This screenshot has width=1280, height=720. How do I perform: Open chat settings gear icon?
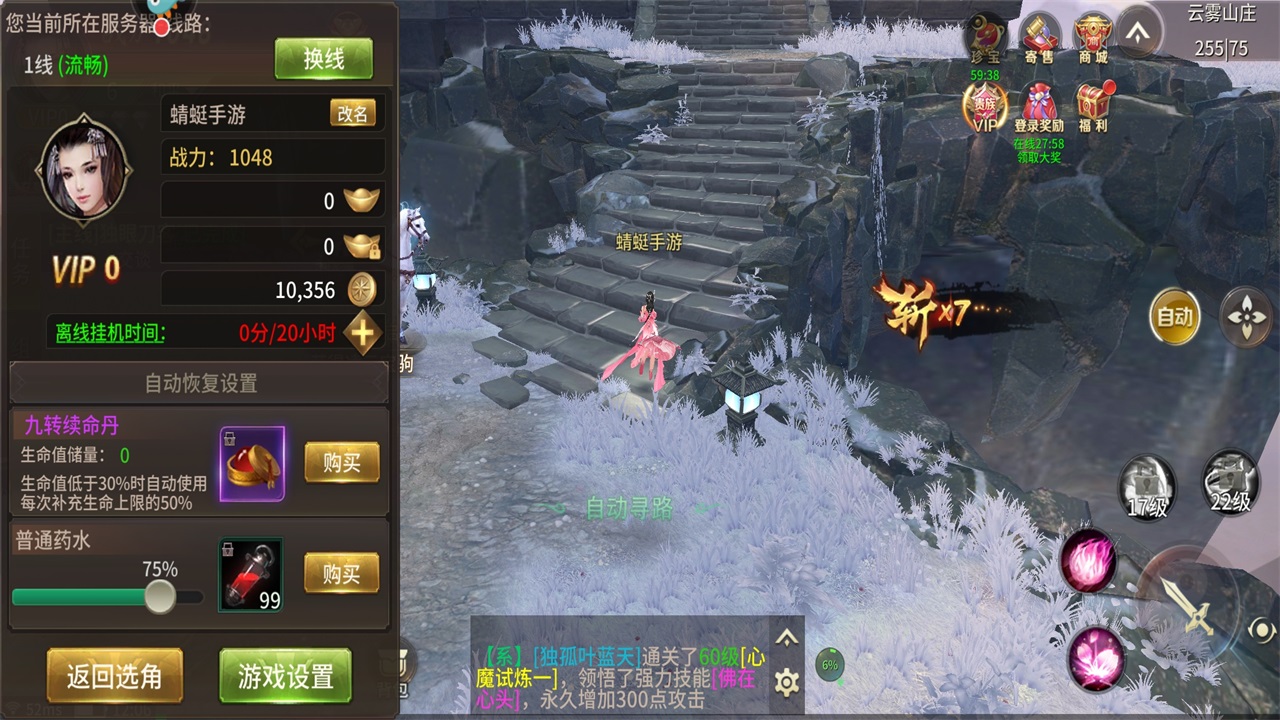tap(787, 683)
